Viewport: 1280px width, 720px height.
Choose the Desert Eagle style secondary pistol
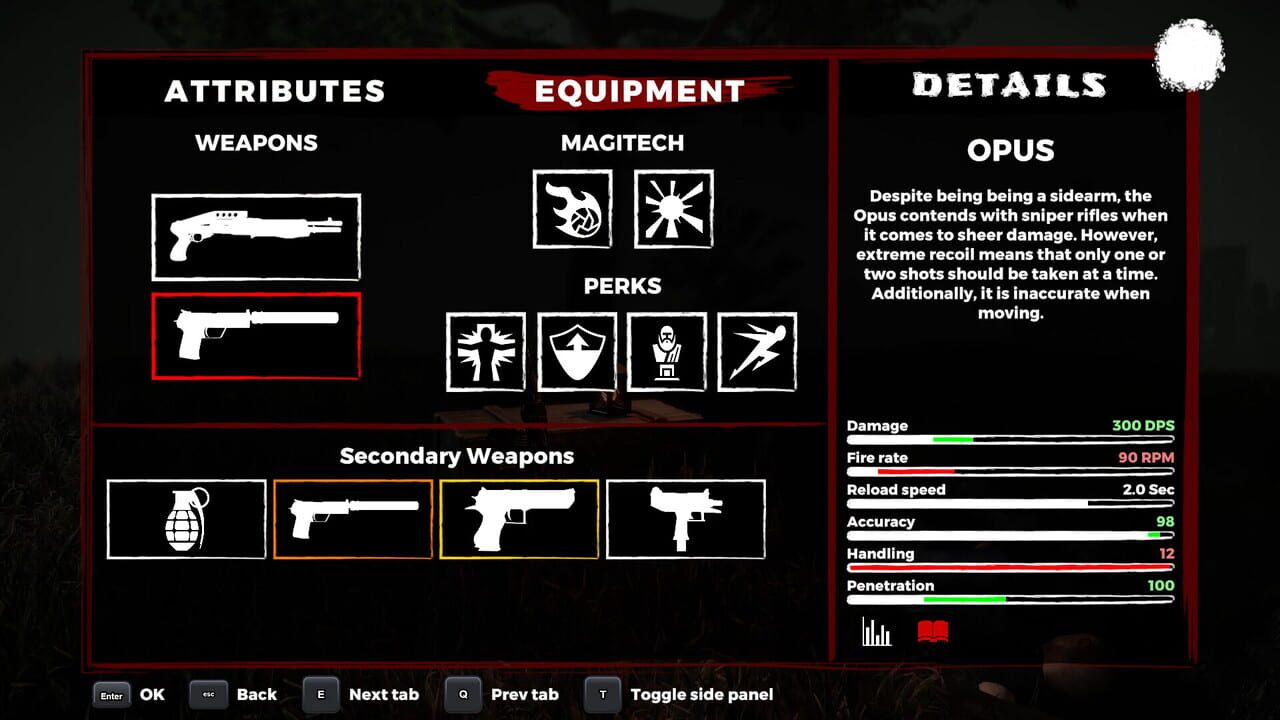pos(520,518)
